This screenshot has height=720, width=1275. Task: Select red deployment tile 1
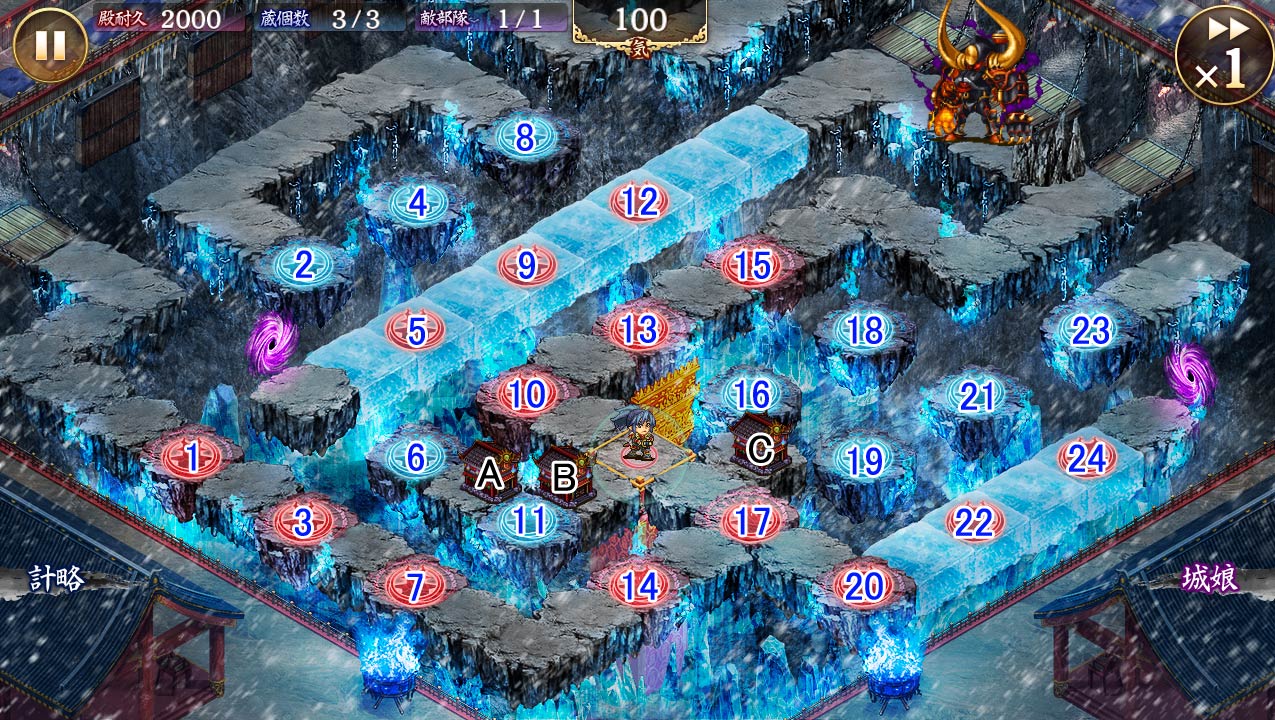[190, 458]
